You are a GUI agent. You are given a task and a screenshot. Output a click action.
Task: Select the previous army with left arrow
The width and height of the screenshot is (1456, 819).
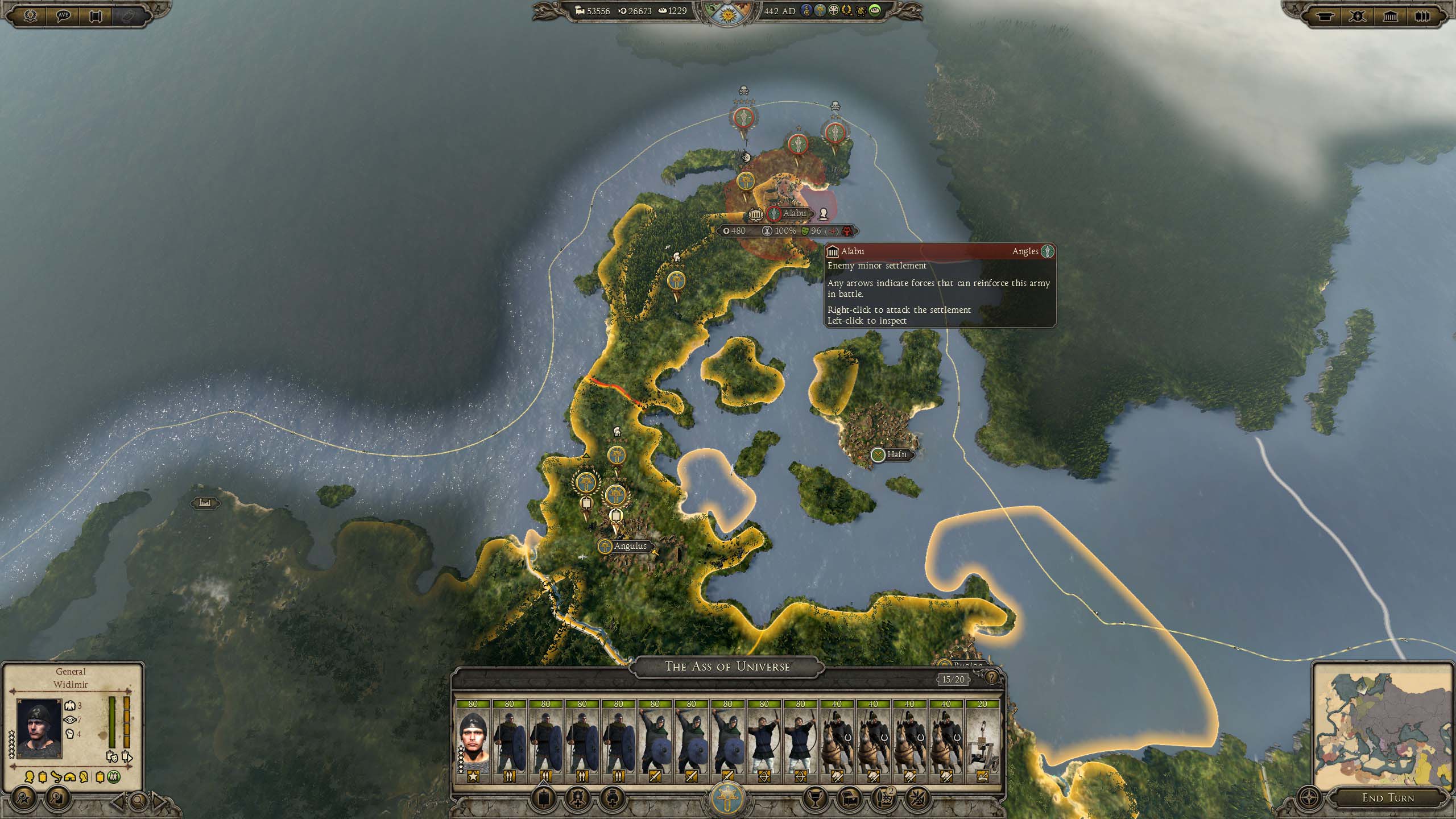118,802
